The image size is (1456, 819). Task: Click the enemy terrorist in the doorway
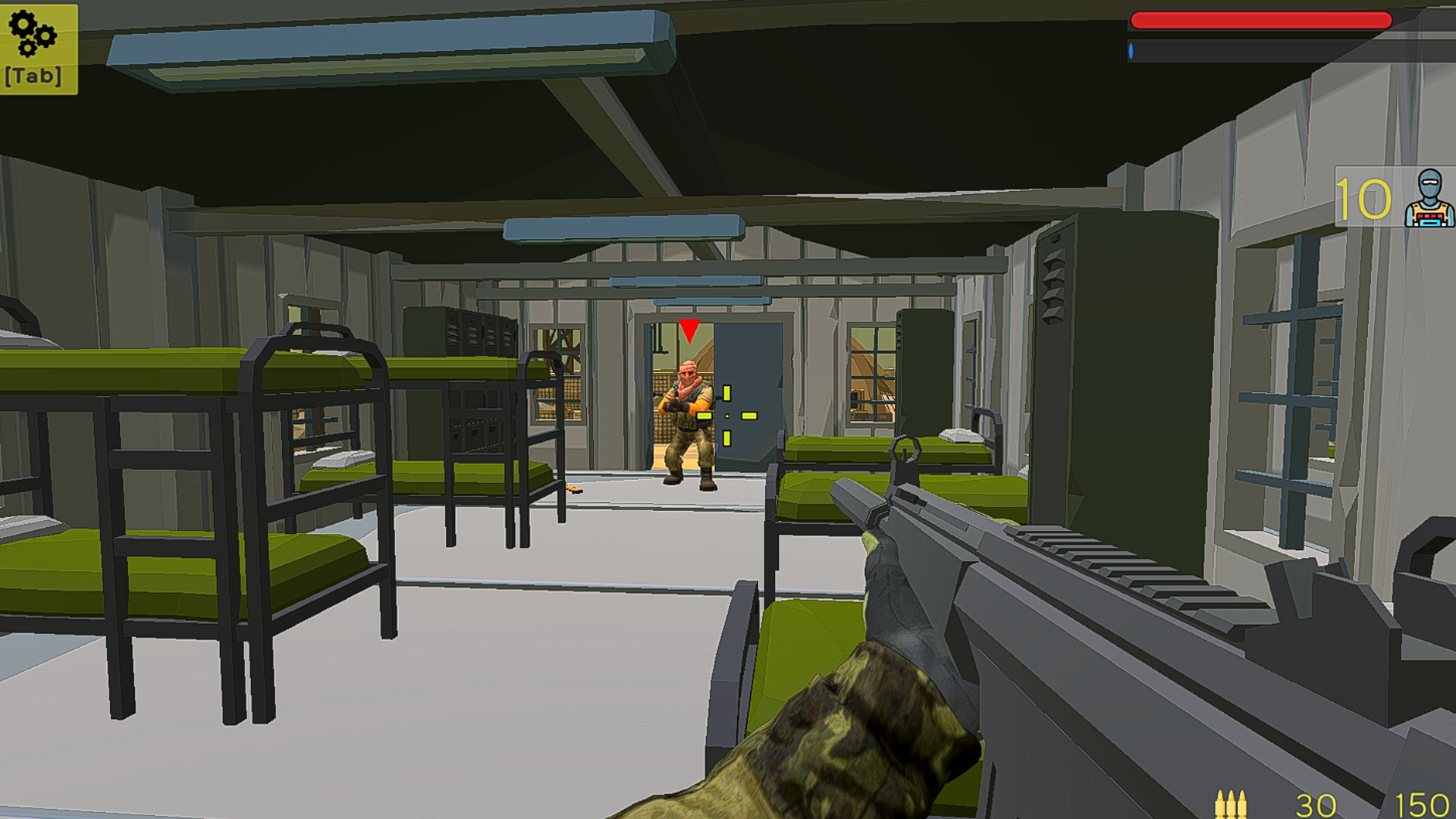point(686,413)
